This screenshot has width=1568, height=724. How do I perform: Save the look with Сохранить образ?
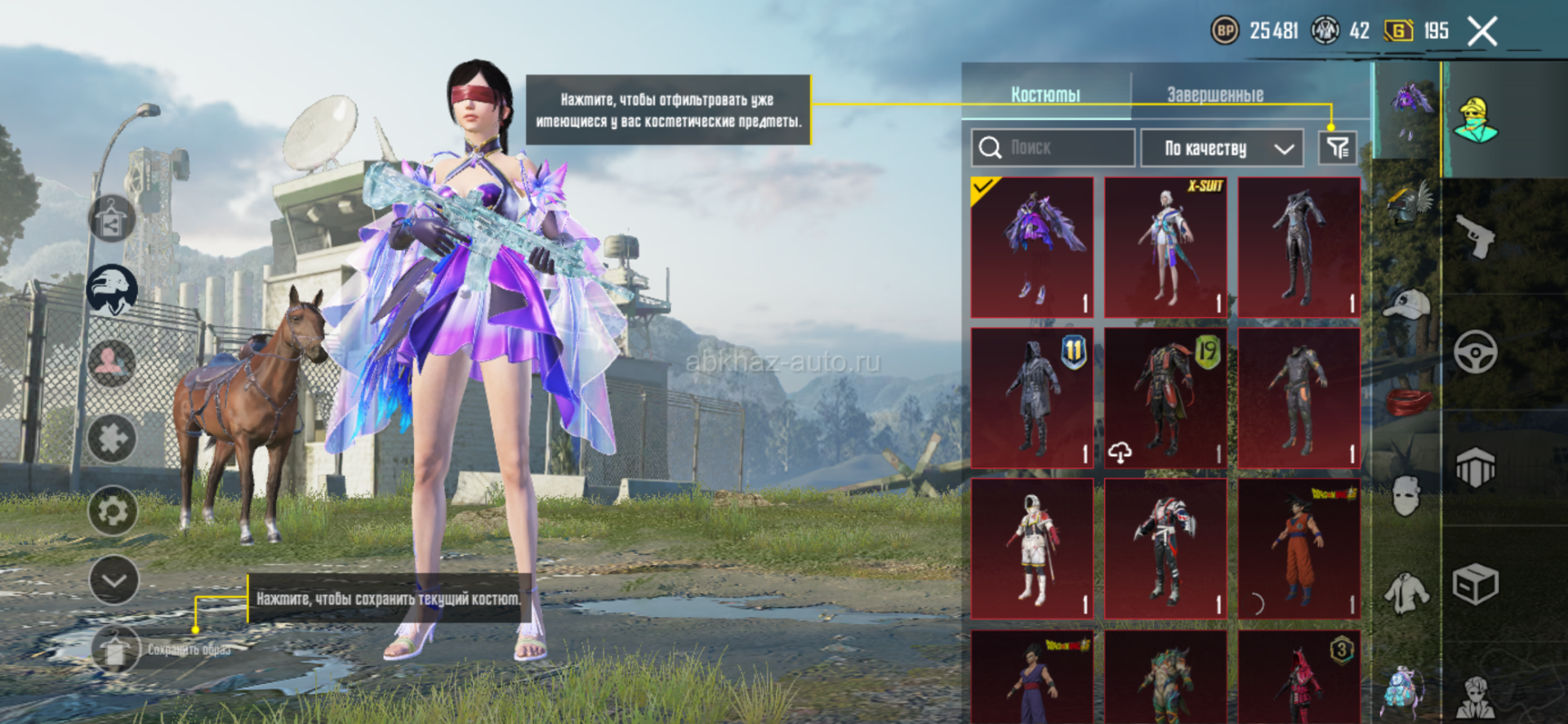pyautogui.click(x=116, y=650)
